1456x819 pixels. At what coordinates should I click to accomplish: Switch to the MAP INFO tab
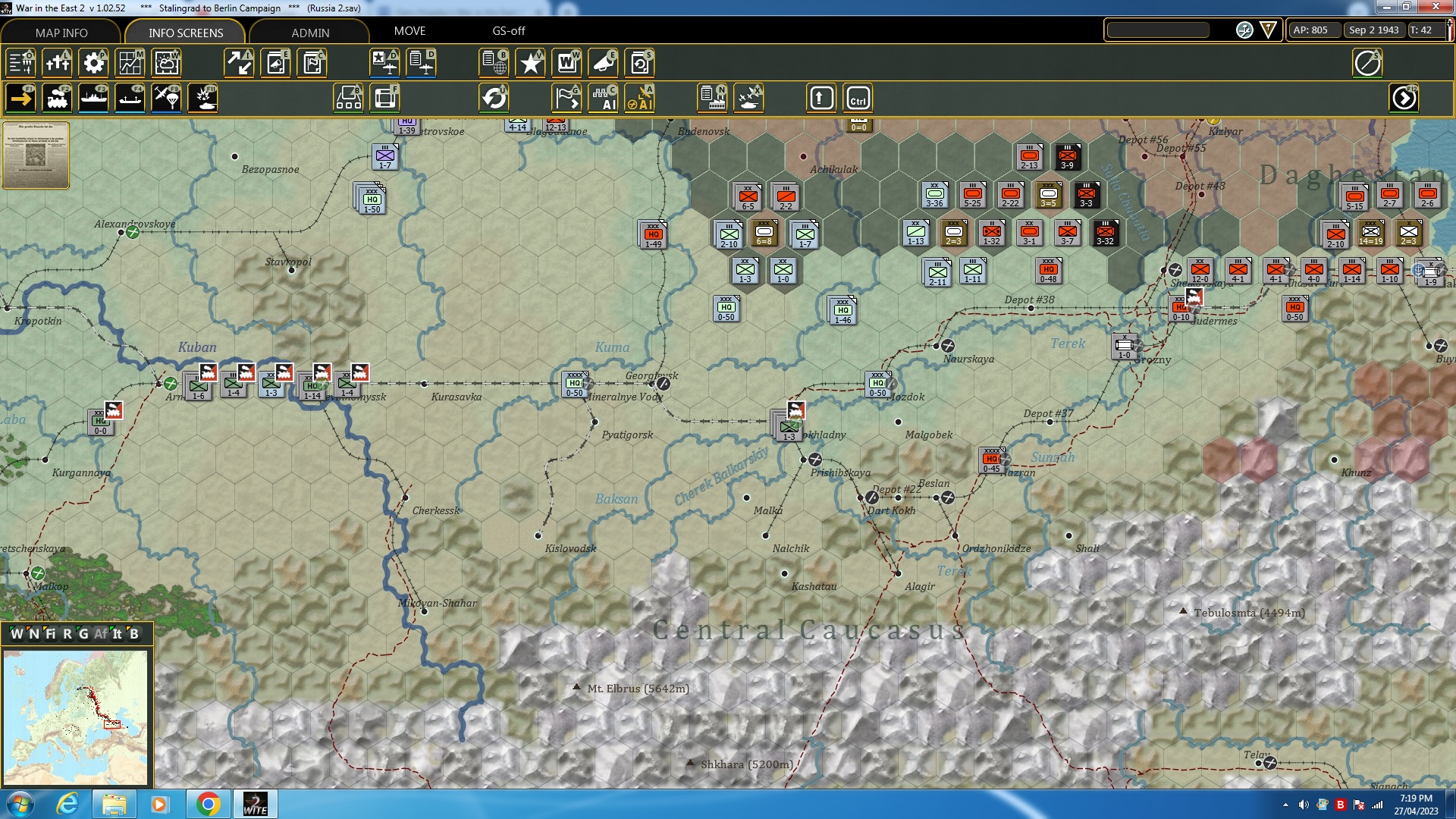(x=61, y=33)
